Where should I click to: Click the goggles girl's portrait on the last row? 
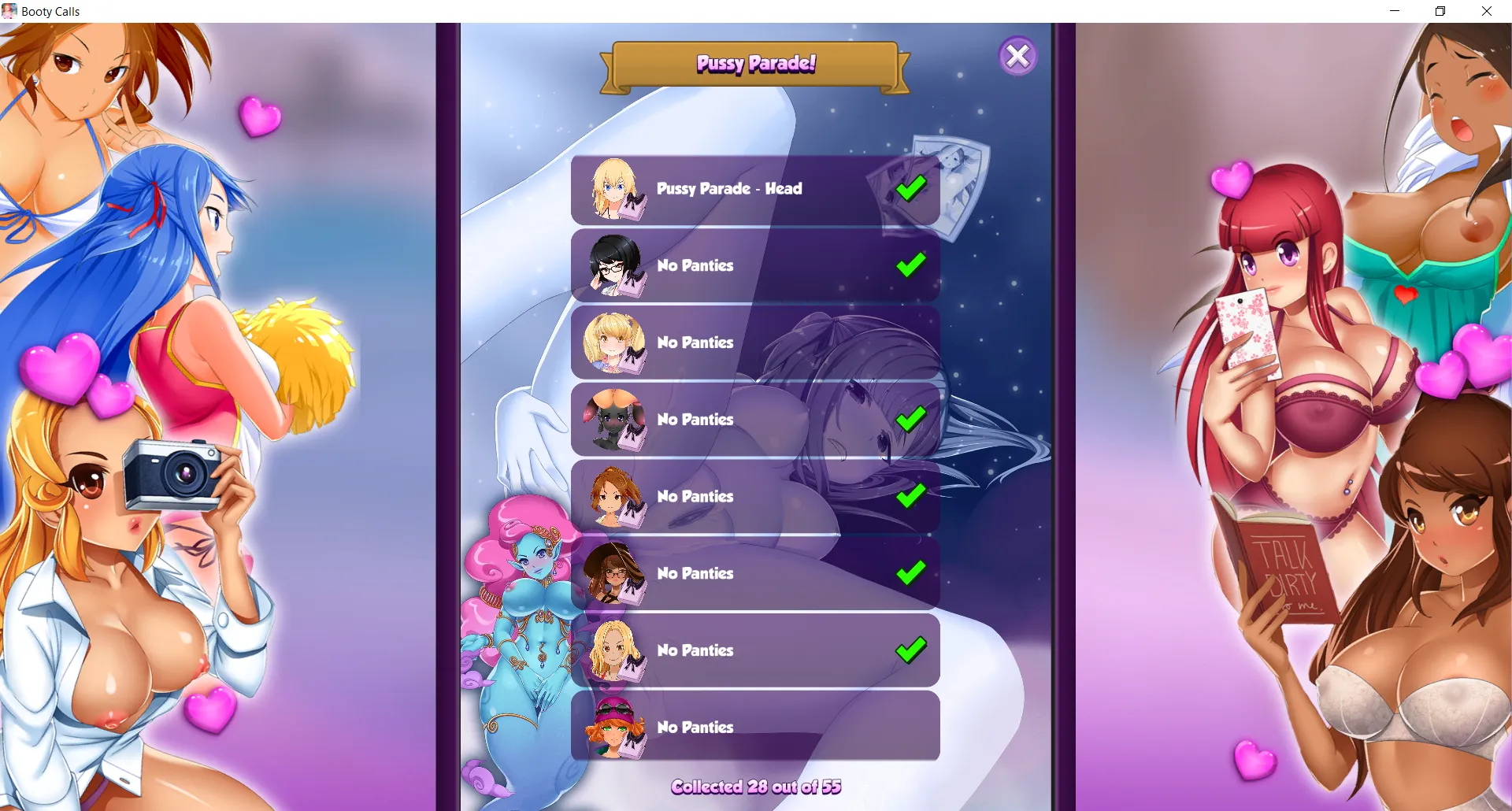(616, 727)
